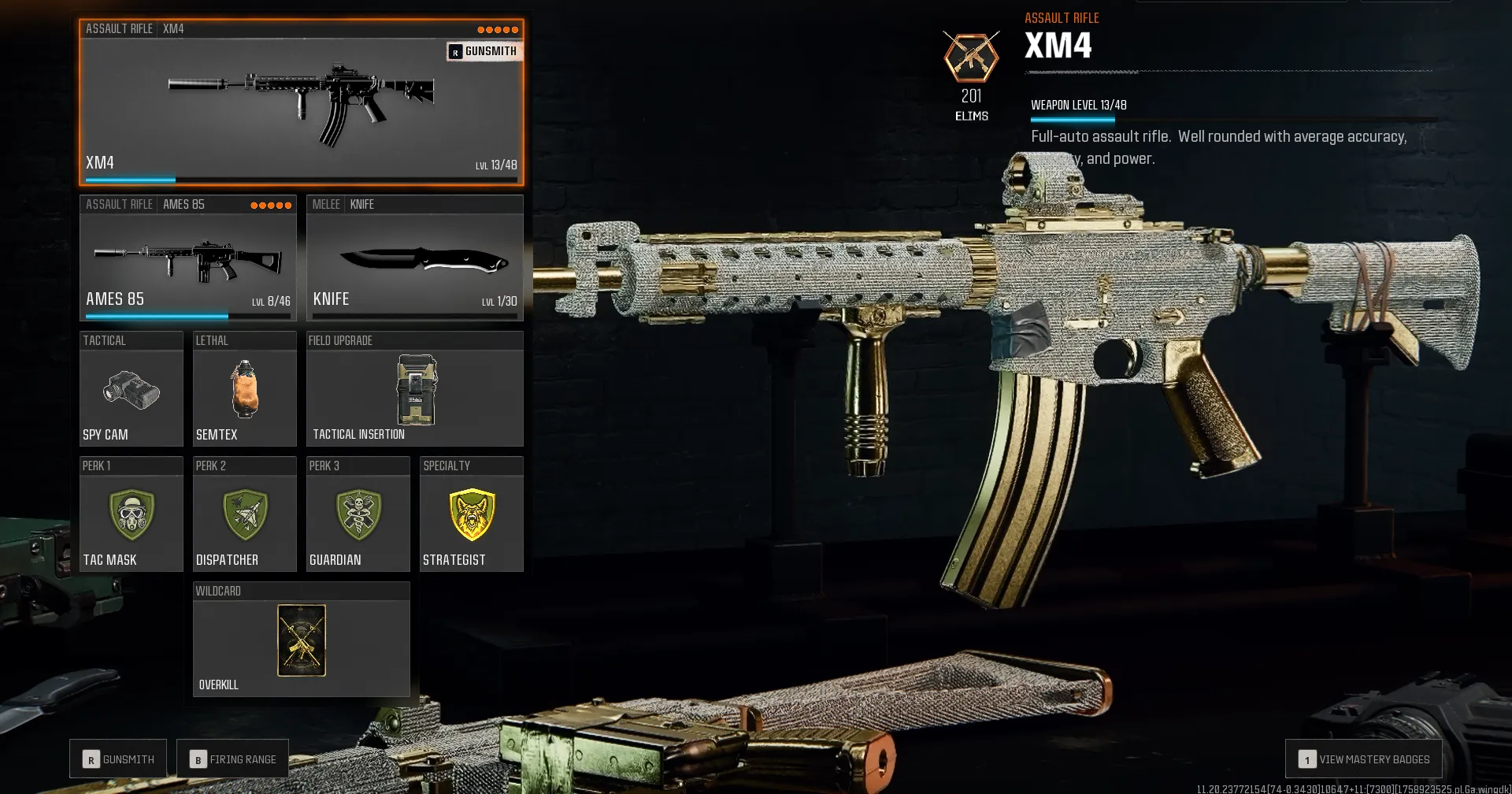Click the mastery dots on AMES 85 card
1512x794 pixels.
(270, 203)
